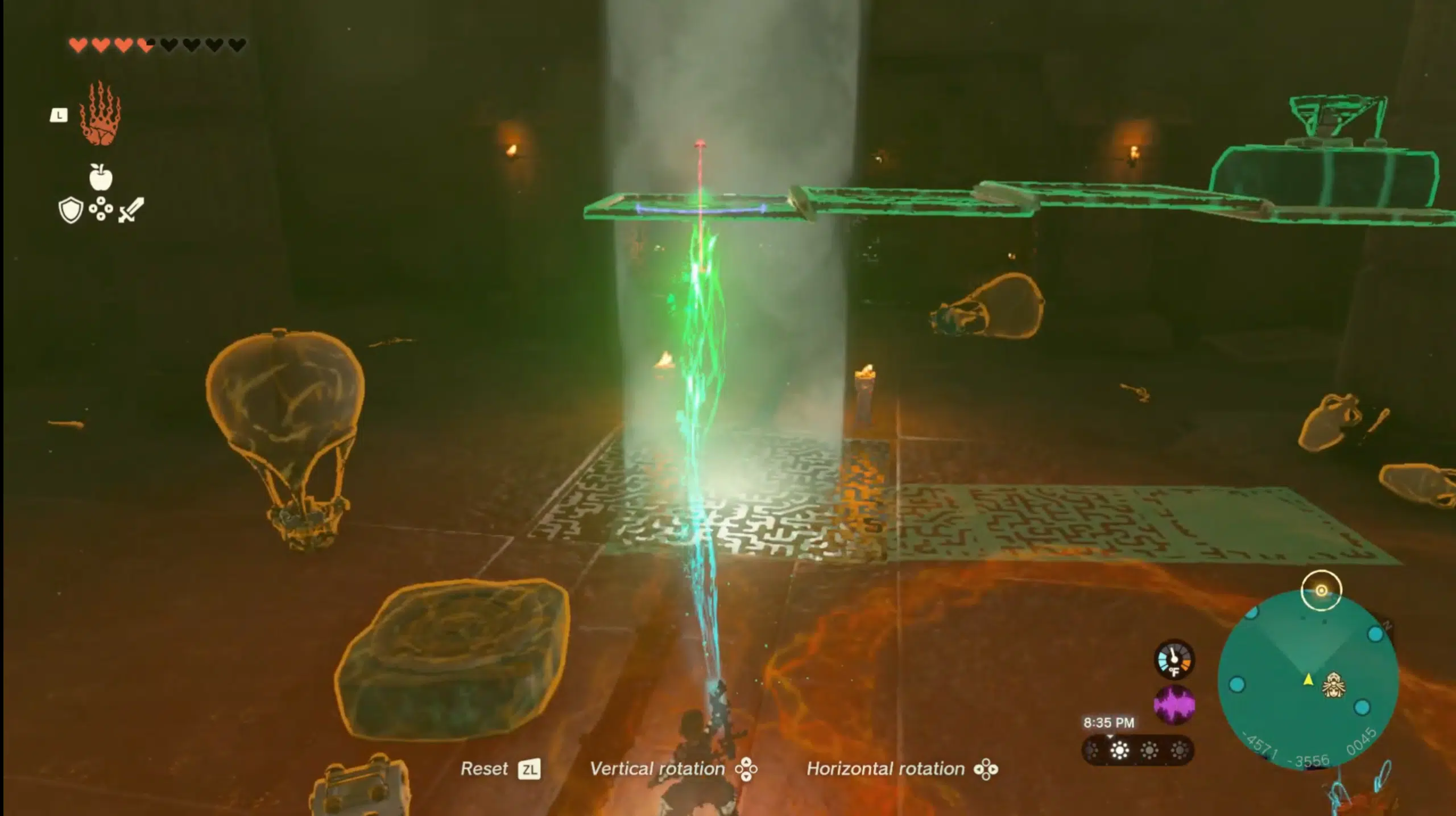Image resolution: width=1456 pixels, height=816 pixels.
Task: Click the apple food indicator icon
Action: [x=101, y=178]
